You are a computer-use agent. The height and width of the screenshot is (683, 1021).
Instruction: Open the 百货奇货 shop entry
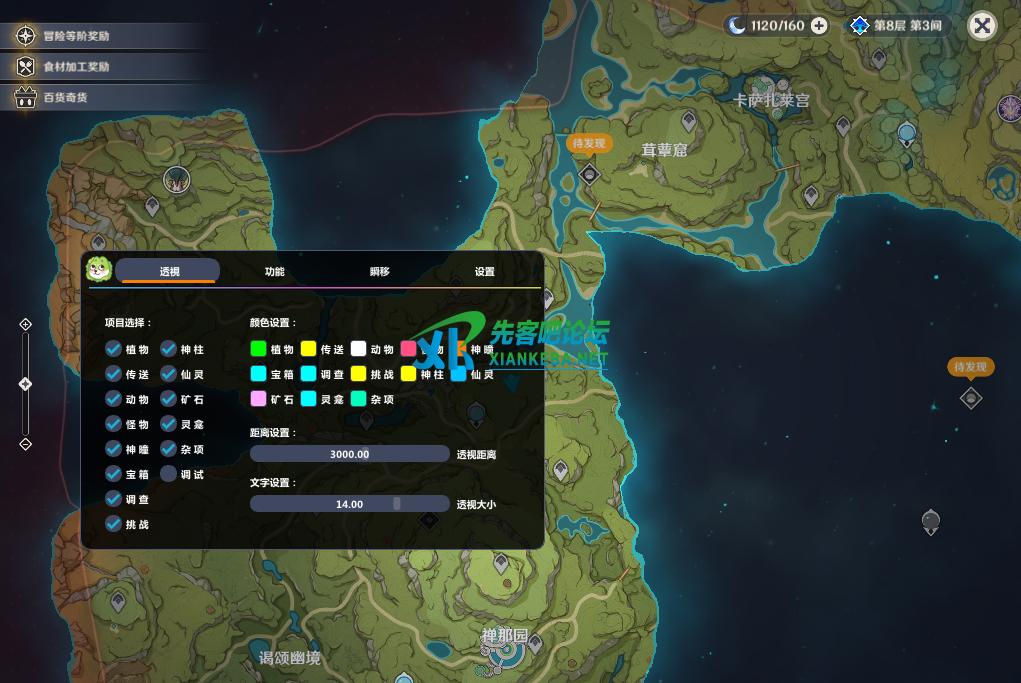coord(65,98)
